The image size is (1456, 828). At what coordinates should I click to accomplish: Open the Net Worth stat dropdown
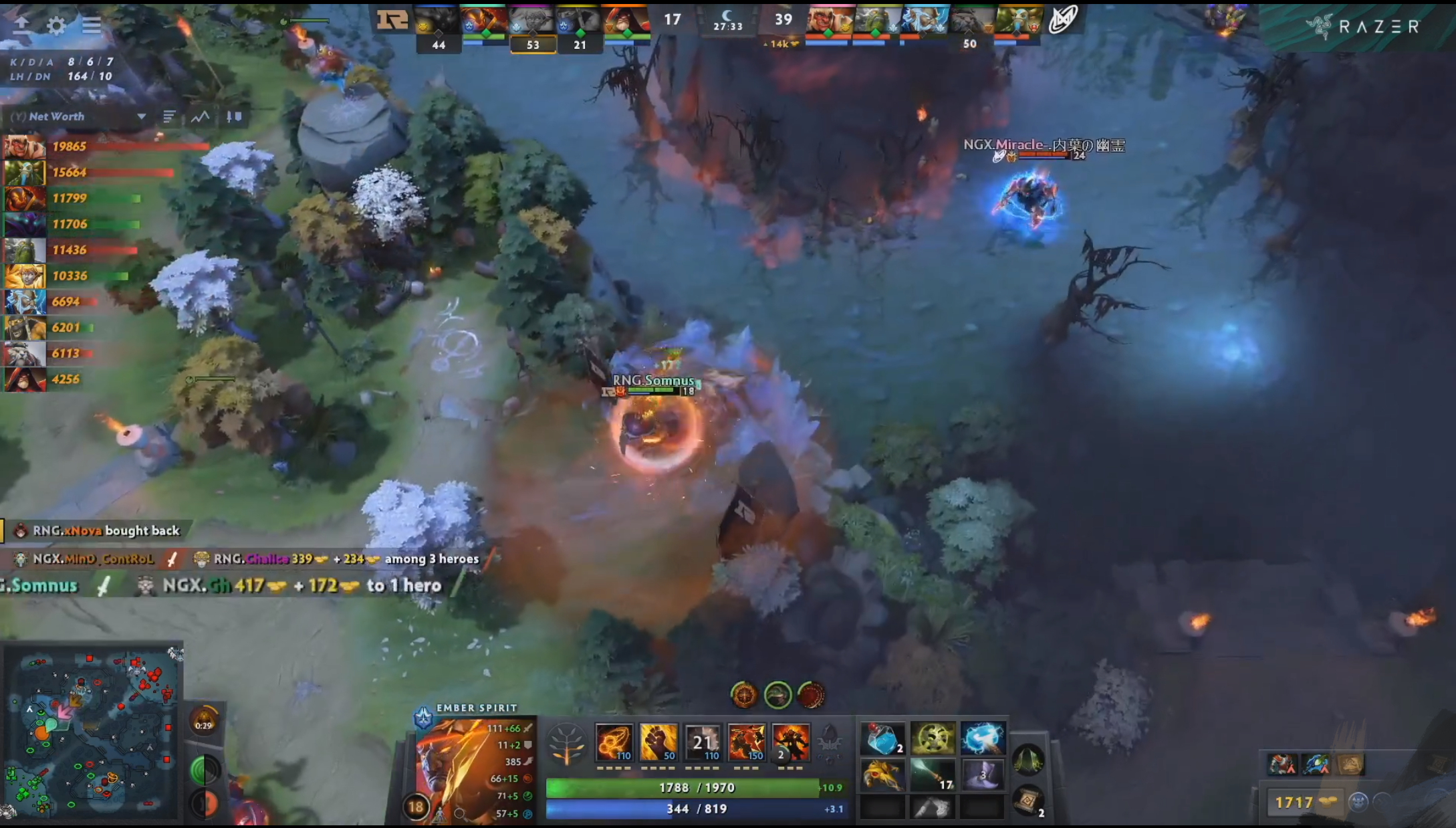[141, 116]
